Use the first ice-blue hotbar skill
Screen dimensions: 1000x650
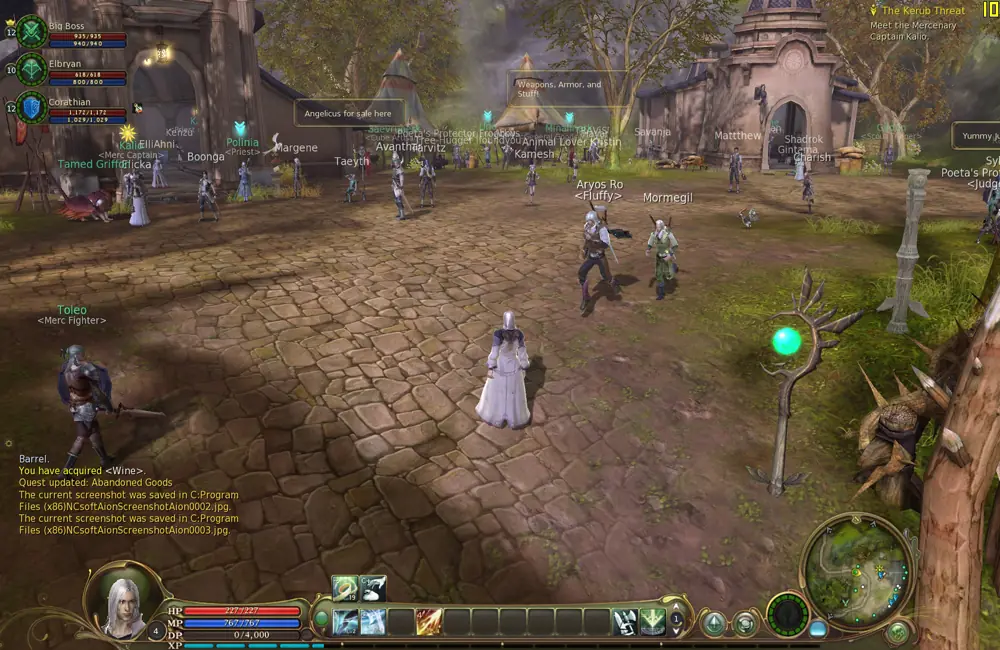click(x=345, y=621)
